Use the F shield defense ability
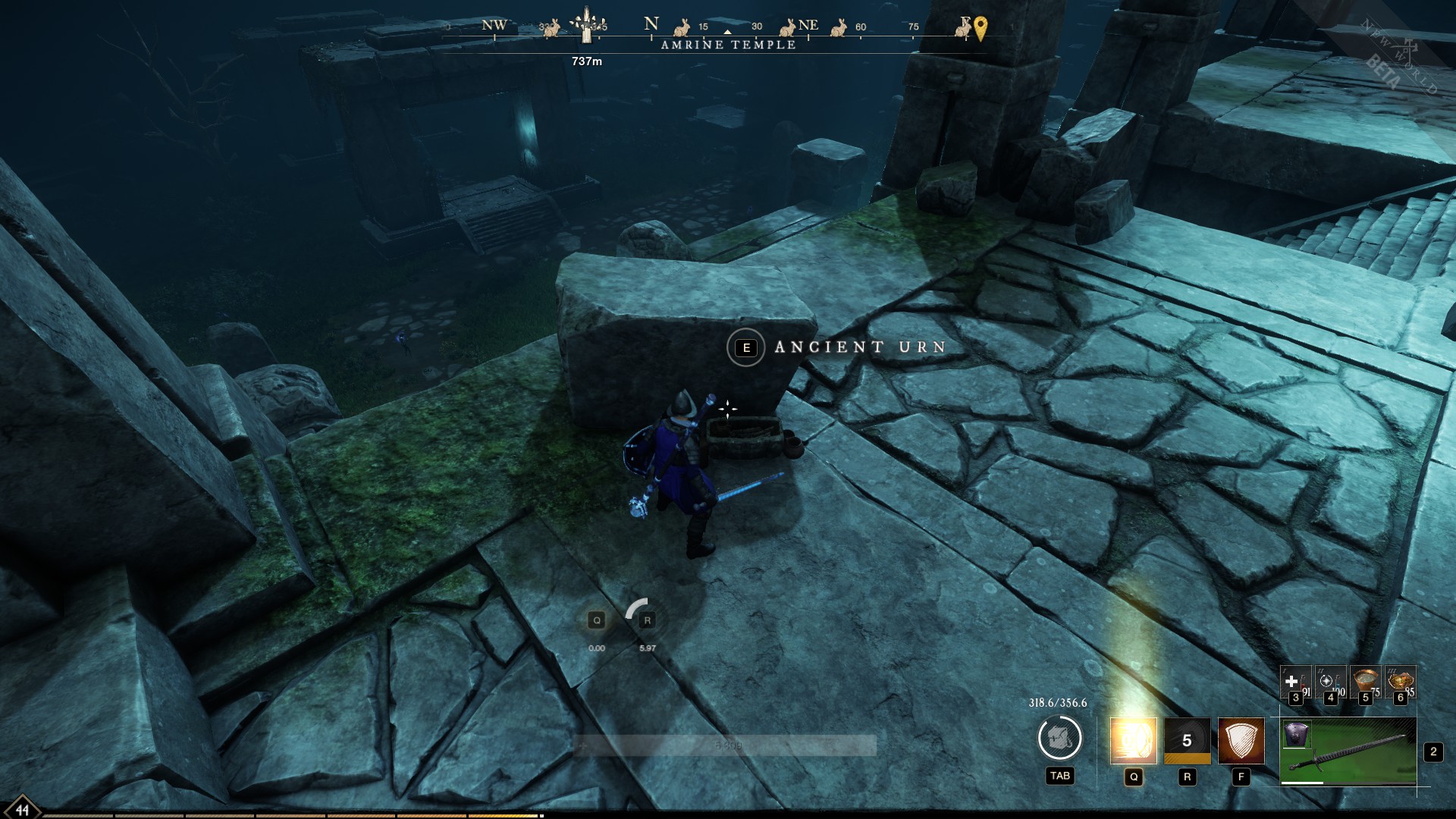This screenshot has width=1456, height=819. tap(1241, 742)
